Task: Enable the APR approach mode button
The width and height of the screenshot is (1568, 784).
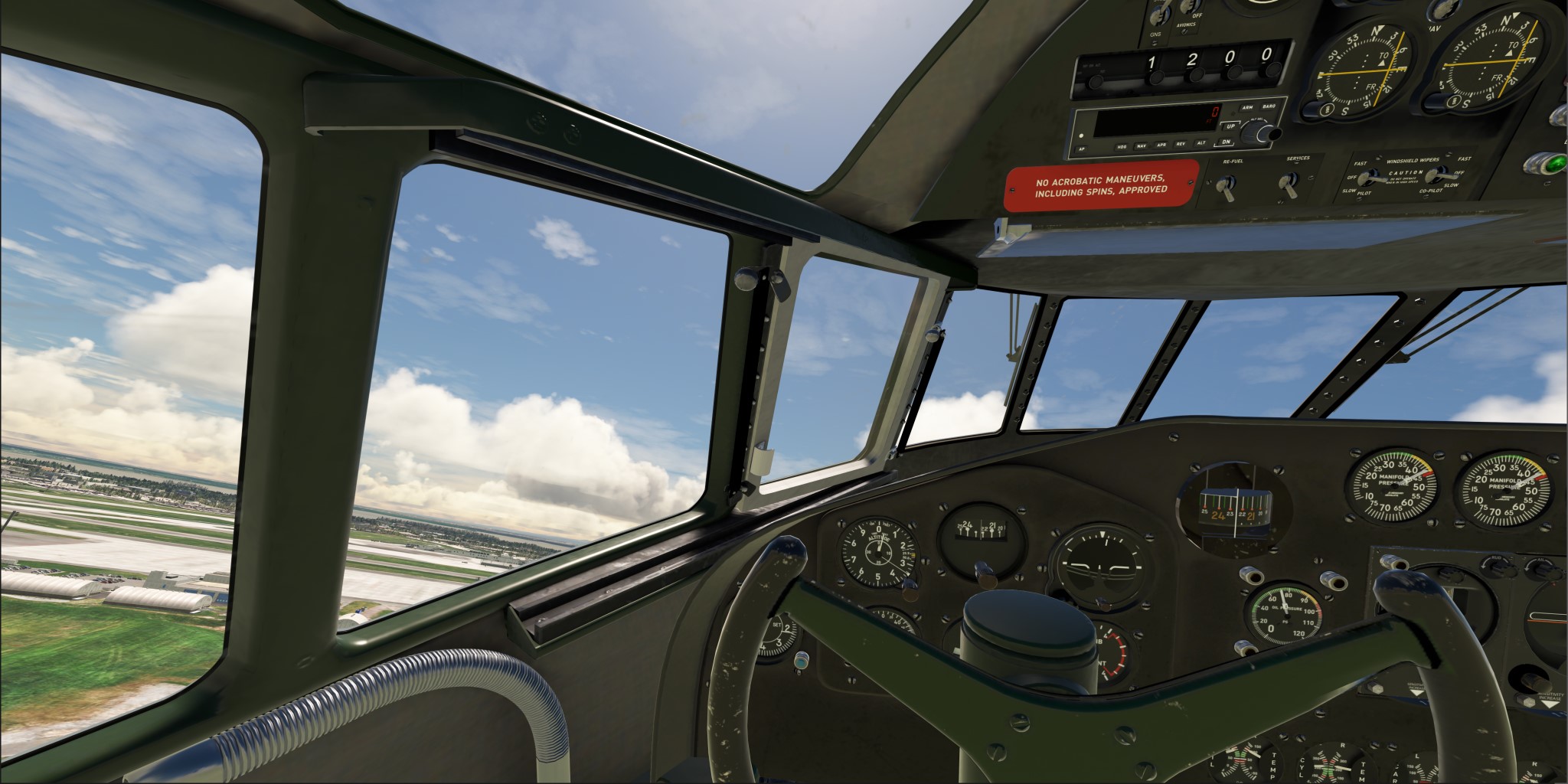Action: coord(1161,144)
